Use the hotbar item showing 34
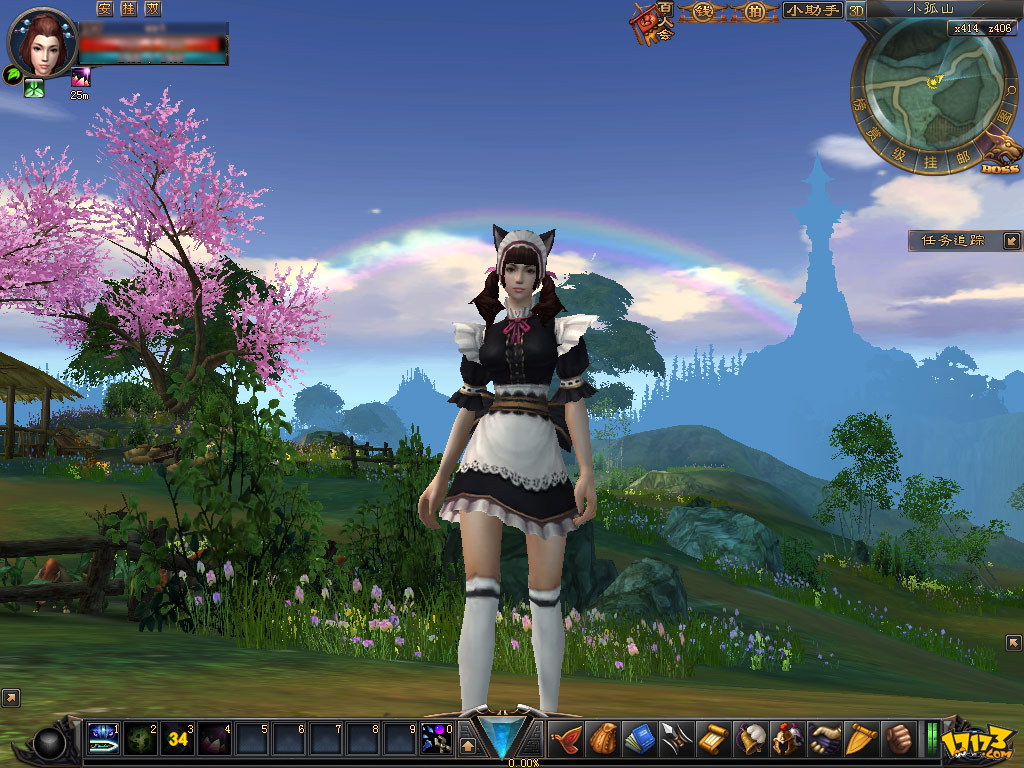This screenshot has height=768, width=1024. point(178,739)
